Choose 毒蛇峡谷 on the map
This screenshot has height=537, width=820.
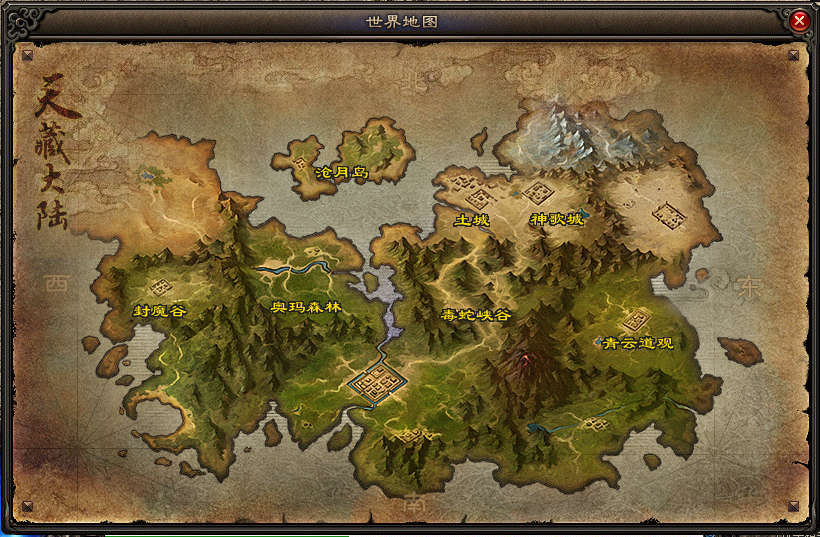[x=476, y=314]
